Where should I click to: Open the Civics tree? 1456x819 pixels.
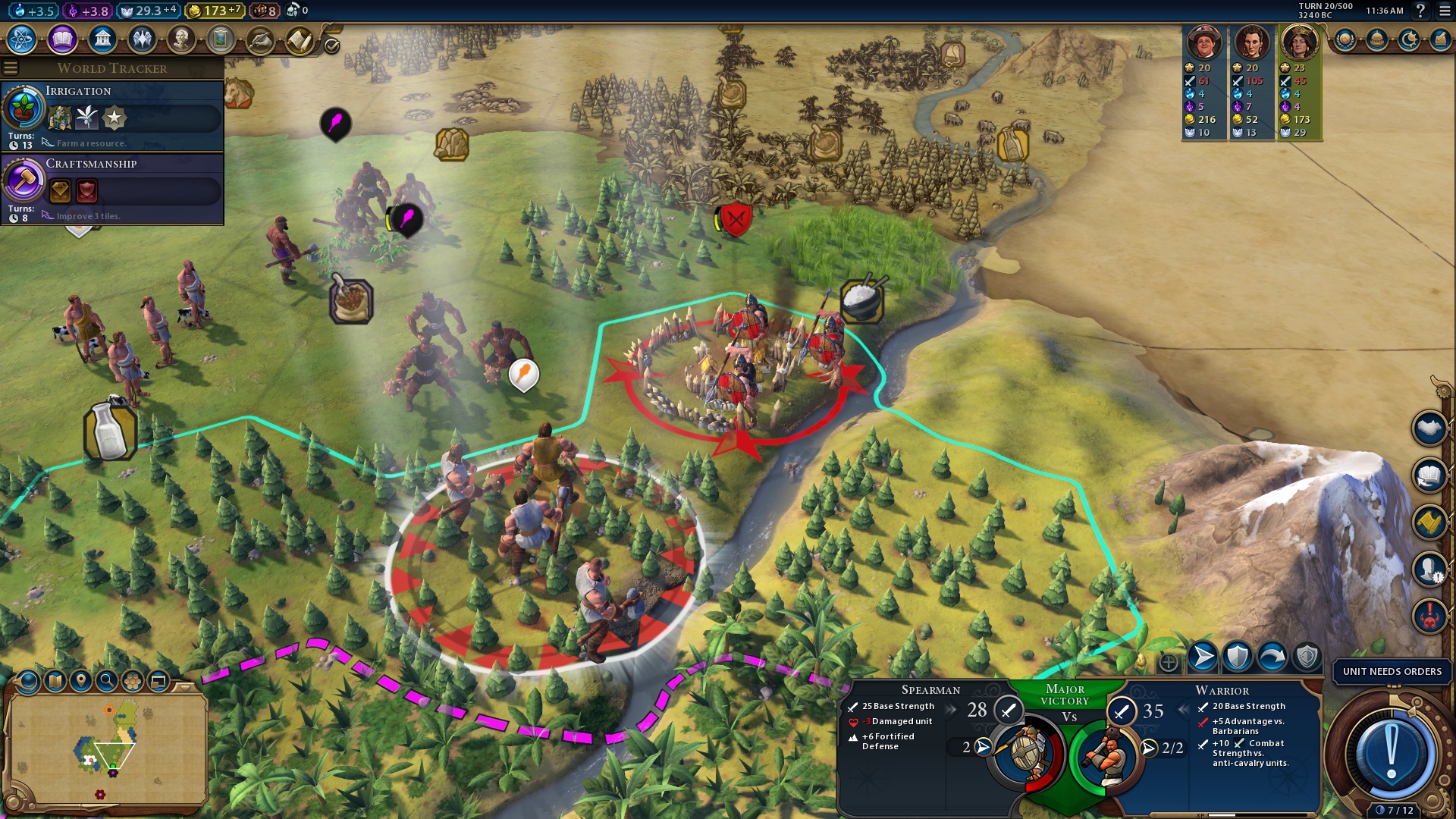click(x=61, y=40)
